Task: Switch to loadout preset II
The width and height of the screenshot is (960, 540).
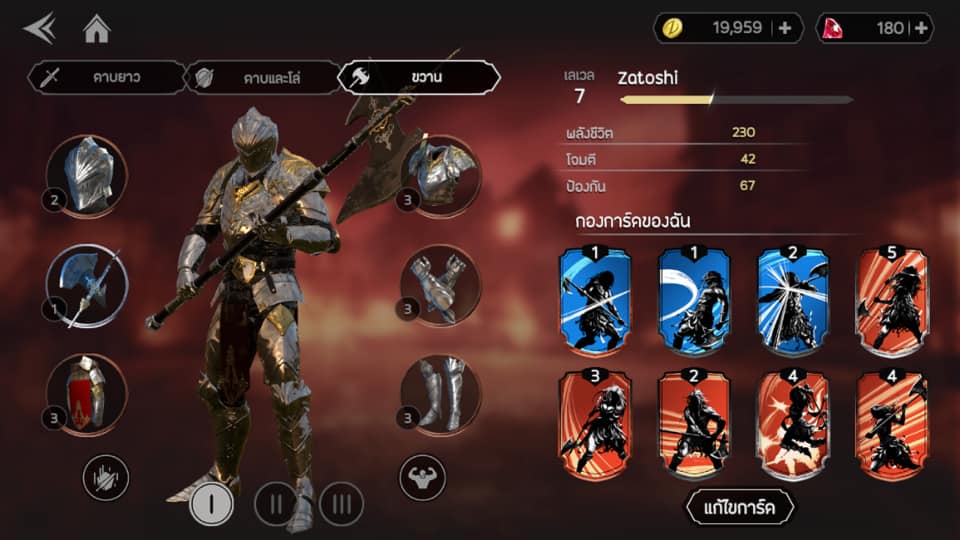Action: coord(275,503)
